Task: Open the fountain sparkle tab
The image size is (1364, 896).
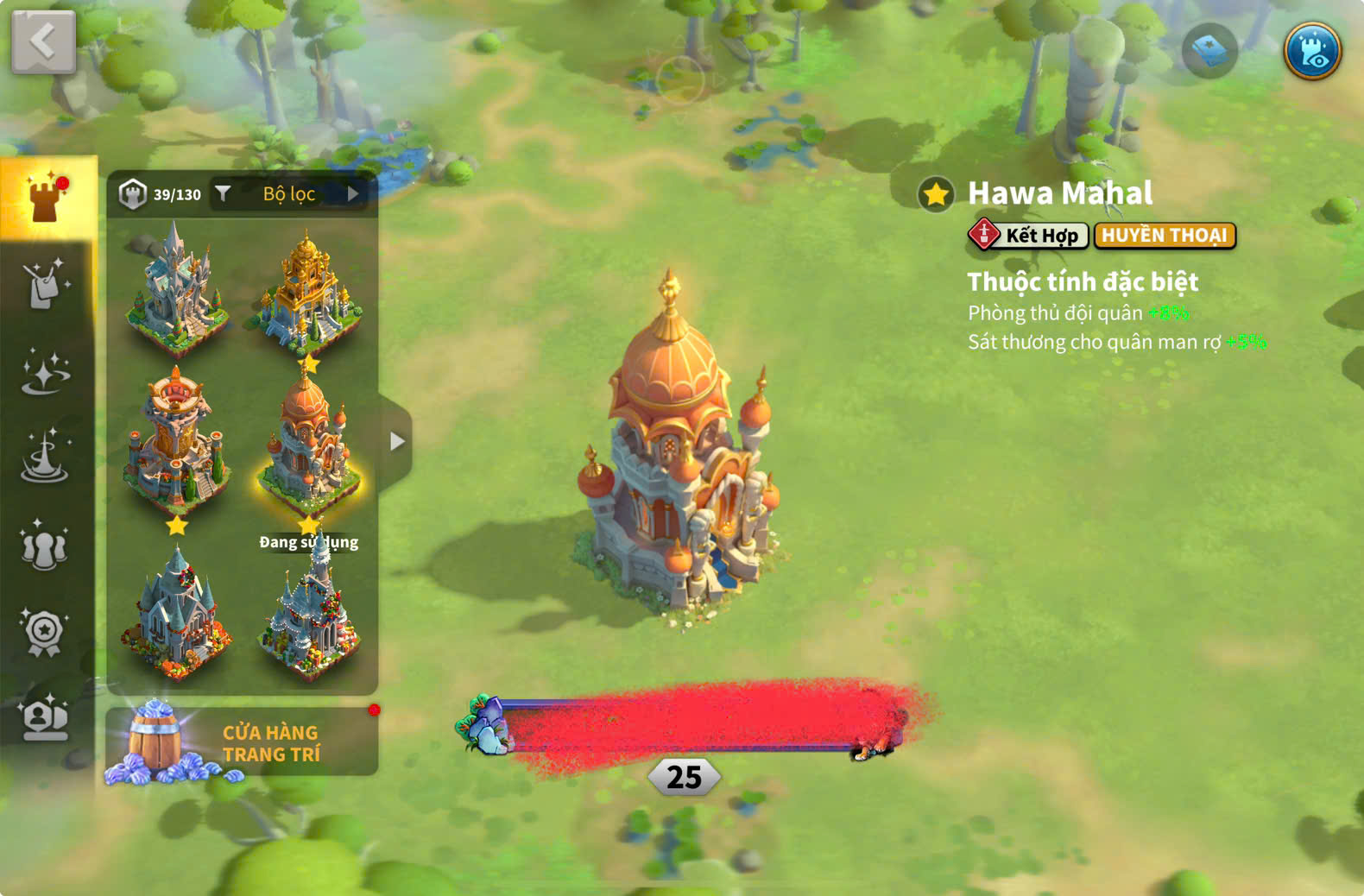Action: [x=45, y=456]
